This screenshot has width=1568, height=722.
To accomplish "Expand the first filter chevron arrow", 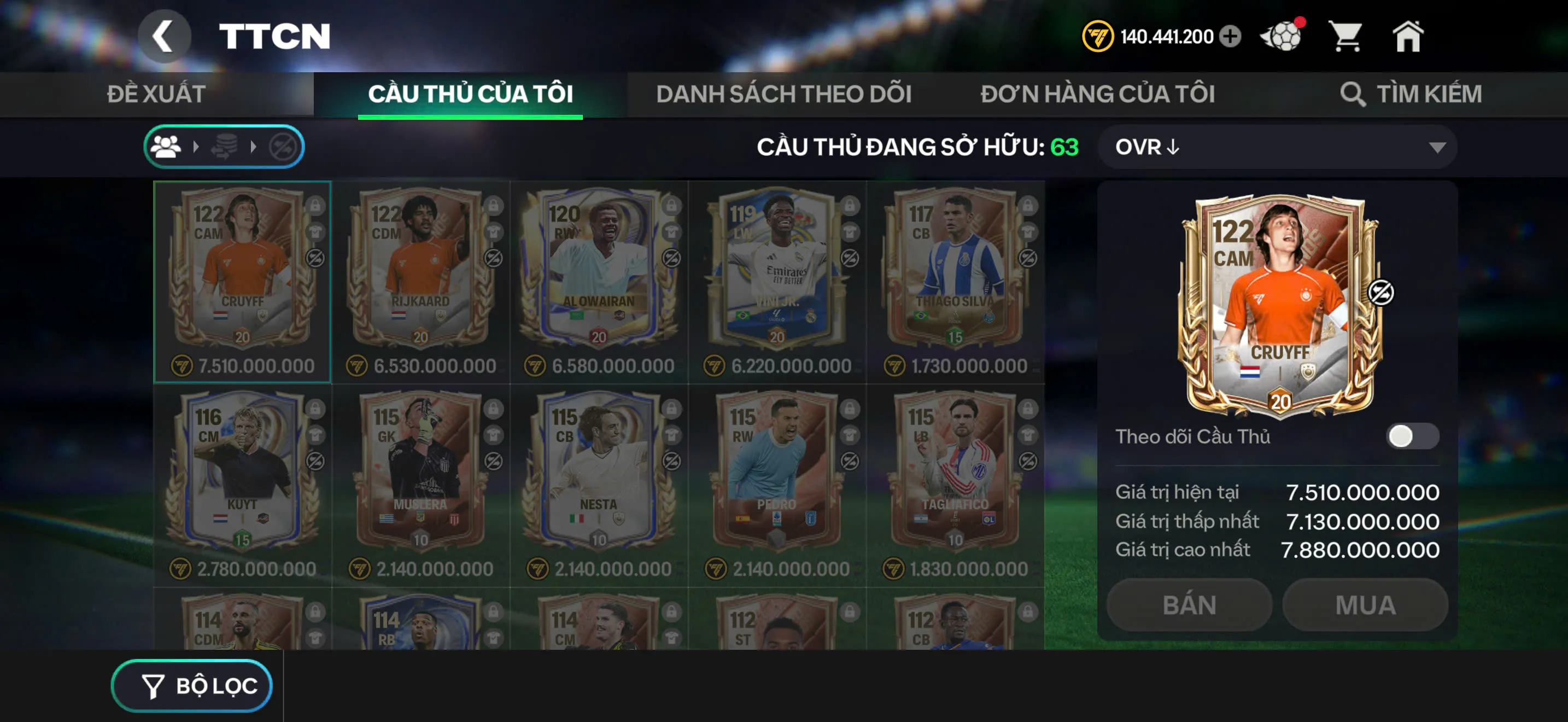I will click(196, 146).
